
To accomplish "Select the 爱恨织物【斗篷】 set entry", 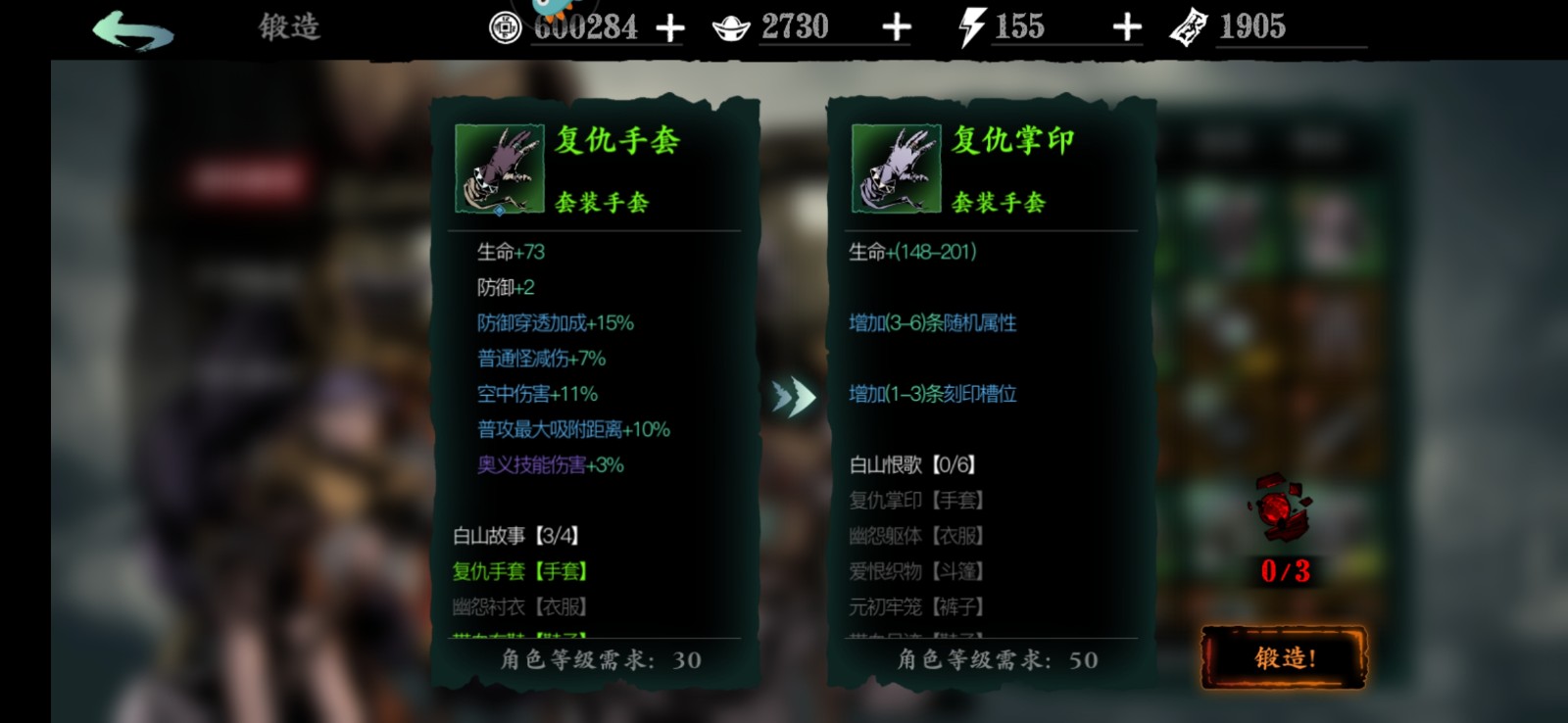I will (918, 571).
